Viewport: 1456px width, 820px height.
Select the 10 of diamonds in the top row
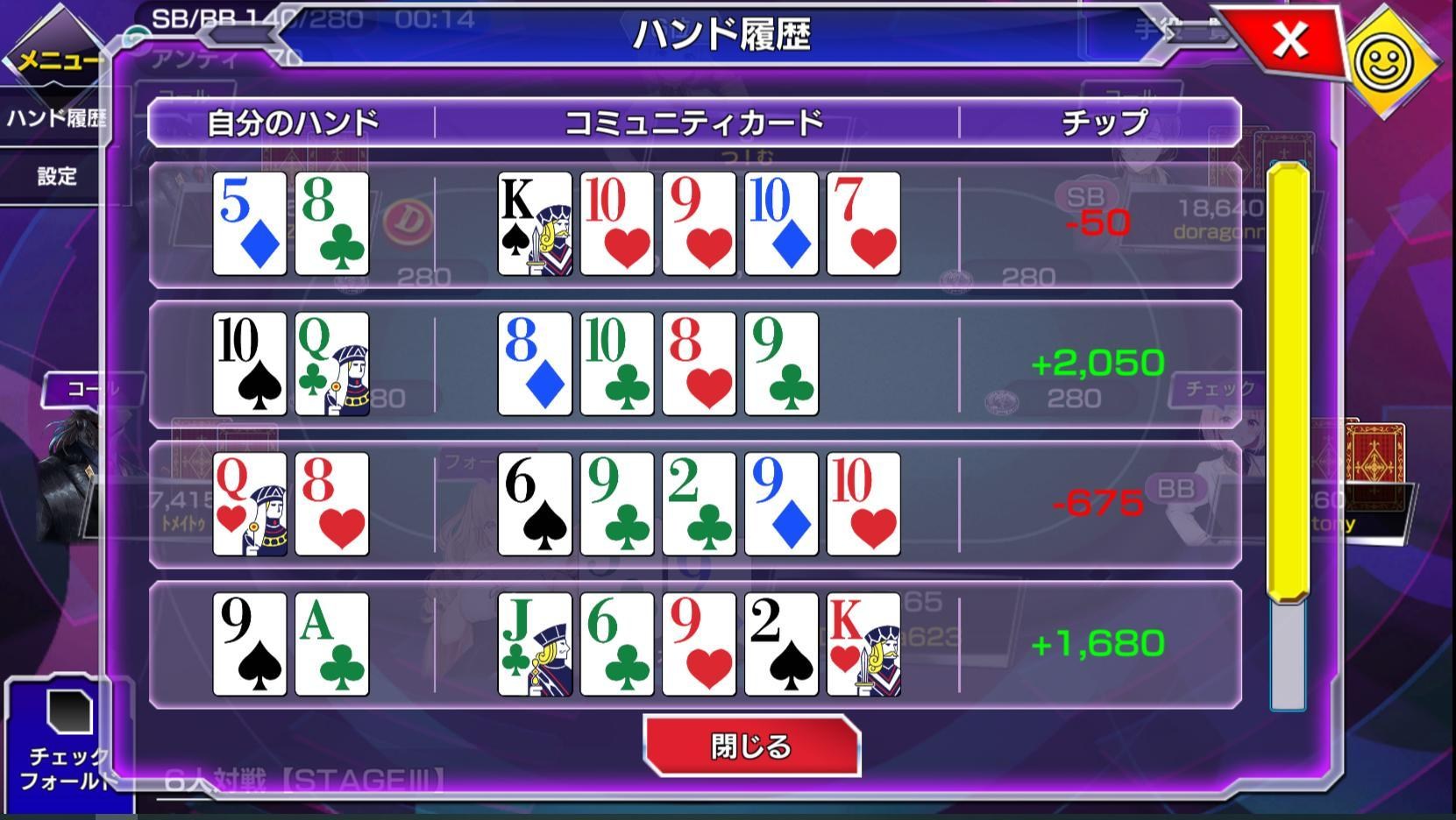780,223
